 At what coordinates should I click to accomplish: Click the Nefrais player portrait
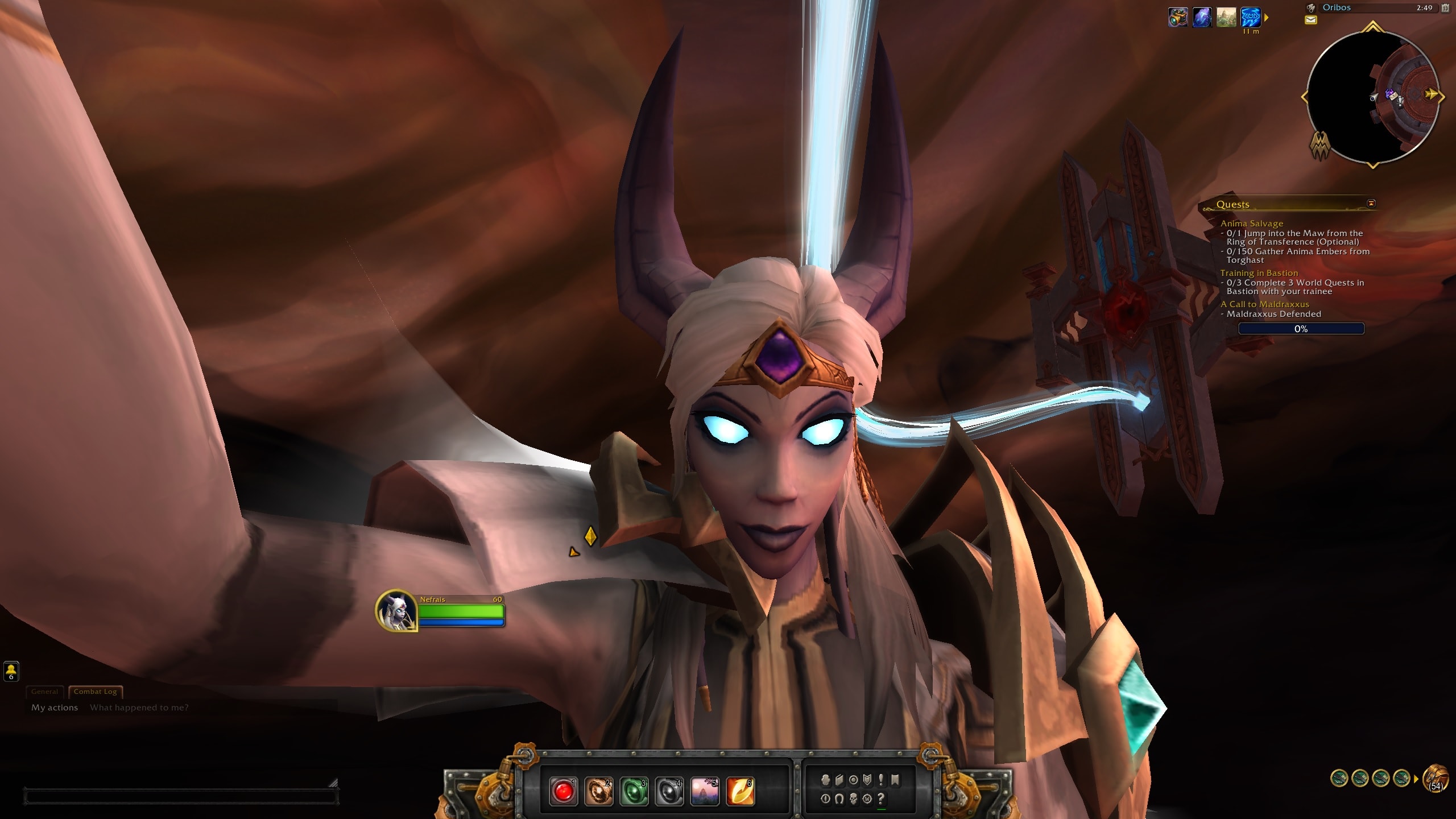(396, 611)
